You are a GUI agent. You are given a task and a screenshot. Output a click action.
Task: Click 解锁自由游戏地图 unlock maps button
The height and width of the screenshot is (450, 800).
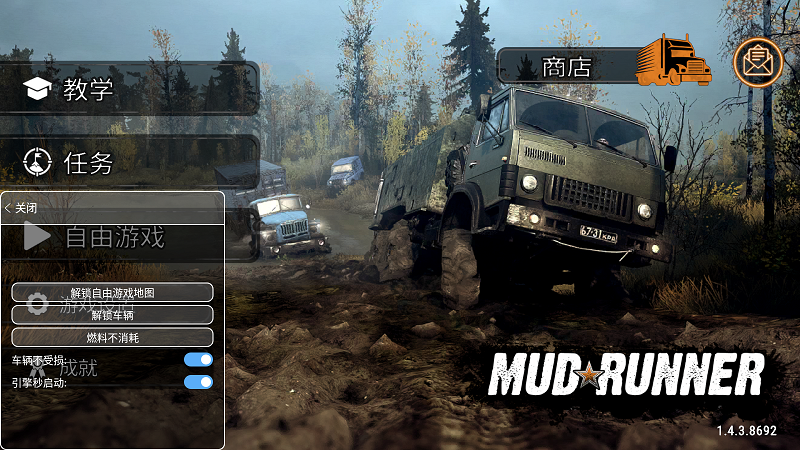(x=113, y=292)
